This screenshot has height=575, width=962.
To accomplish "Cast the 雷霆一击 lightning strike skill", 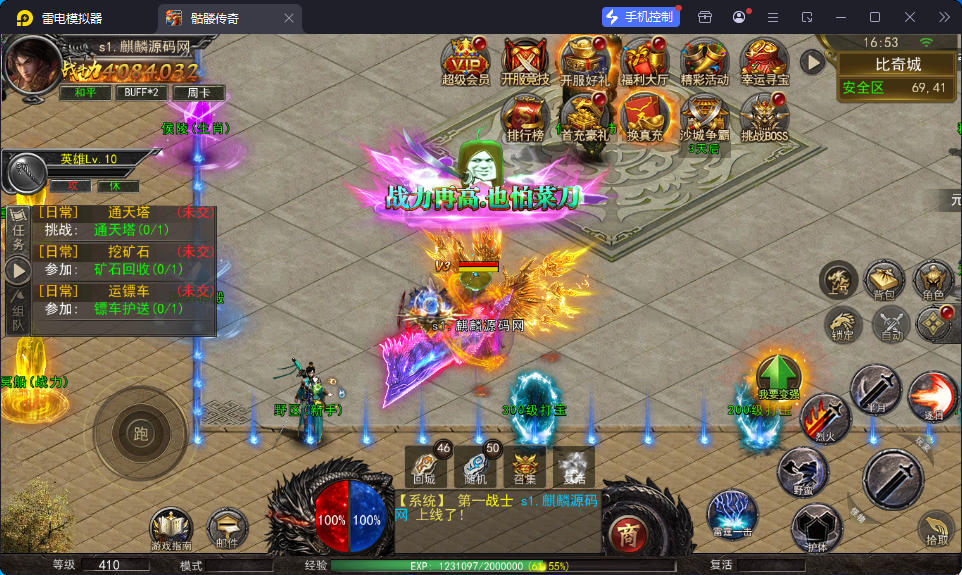I will (x=731, y=514).
